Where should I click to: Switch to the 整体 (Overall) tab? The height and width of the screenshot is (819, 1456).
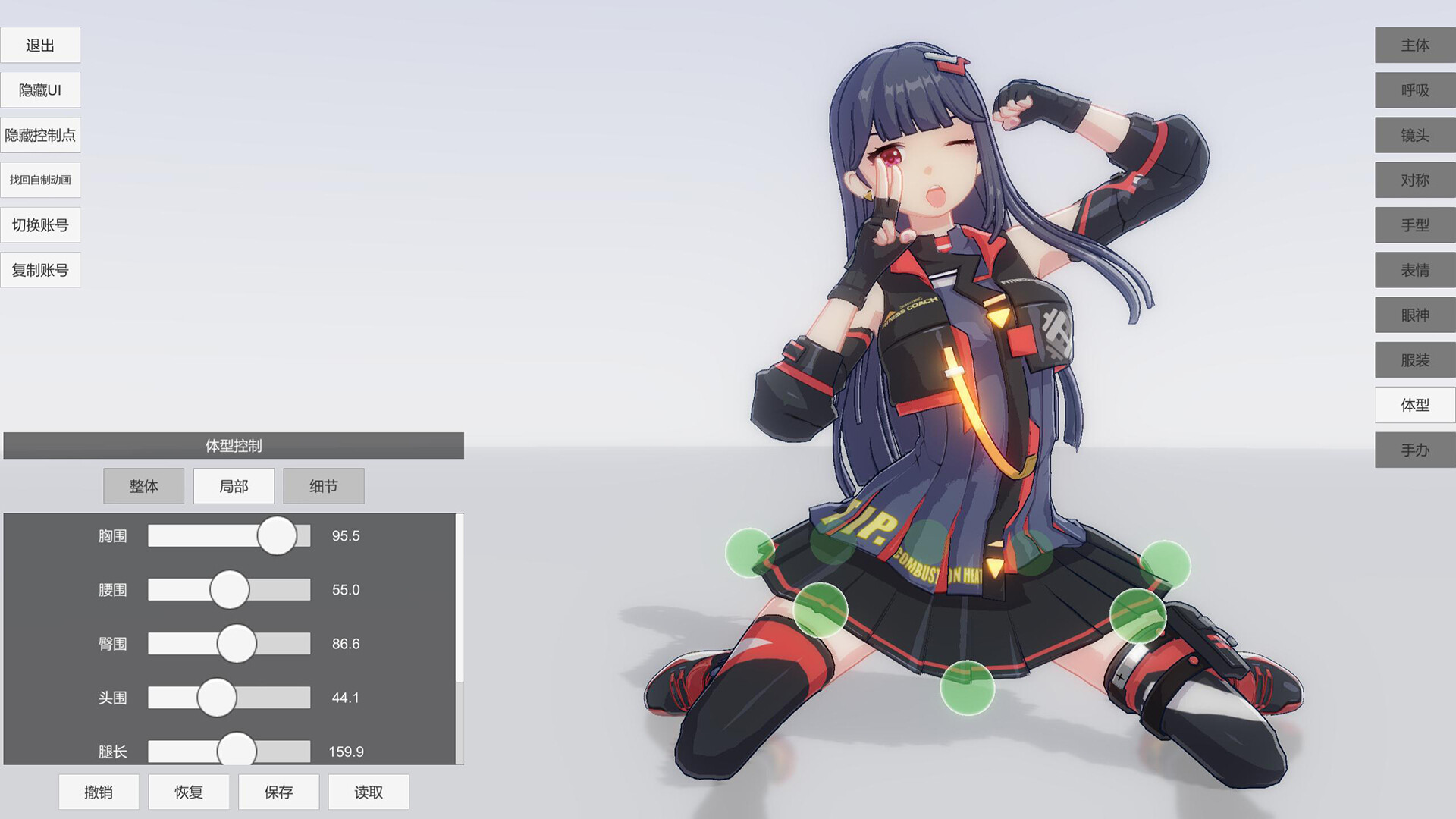pos(143,485)
